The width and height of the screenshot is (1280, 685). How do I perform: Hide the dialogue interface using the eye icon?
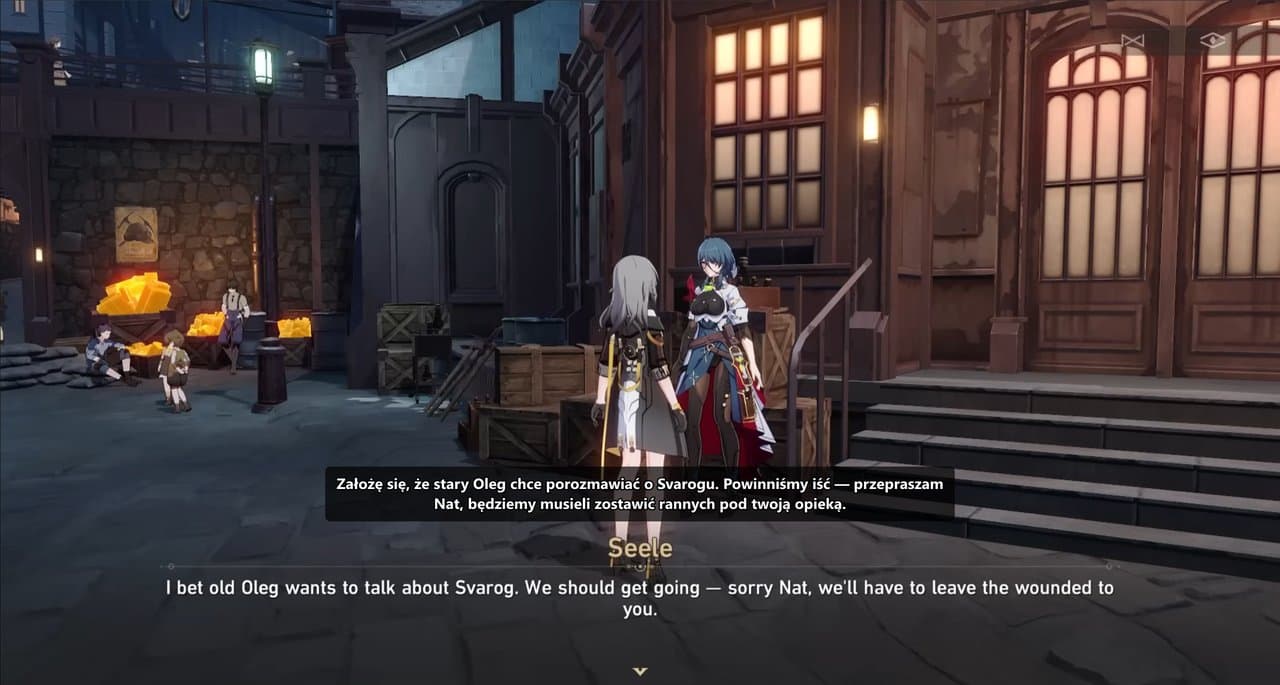[1213, 41]
